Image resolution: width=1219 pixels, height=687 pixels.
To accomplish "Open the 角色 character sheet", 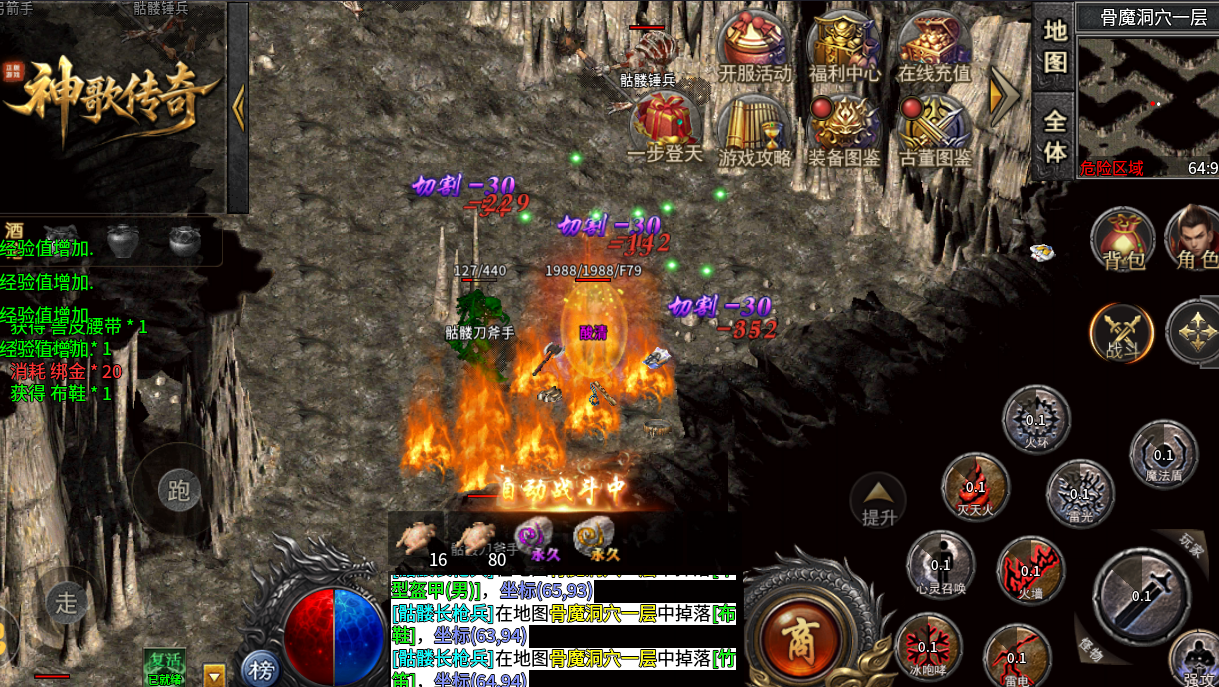I will coord(1197,238).
